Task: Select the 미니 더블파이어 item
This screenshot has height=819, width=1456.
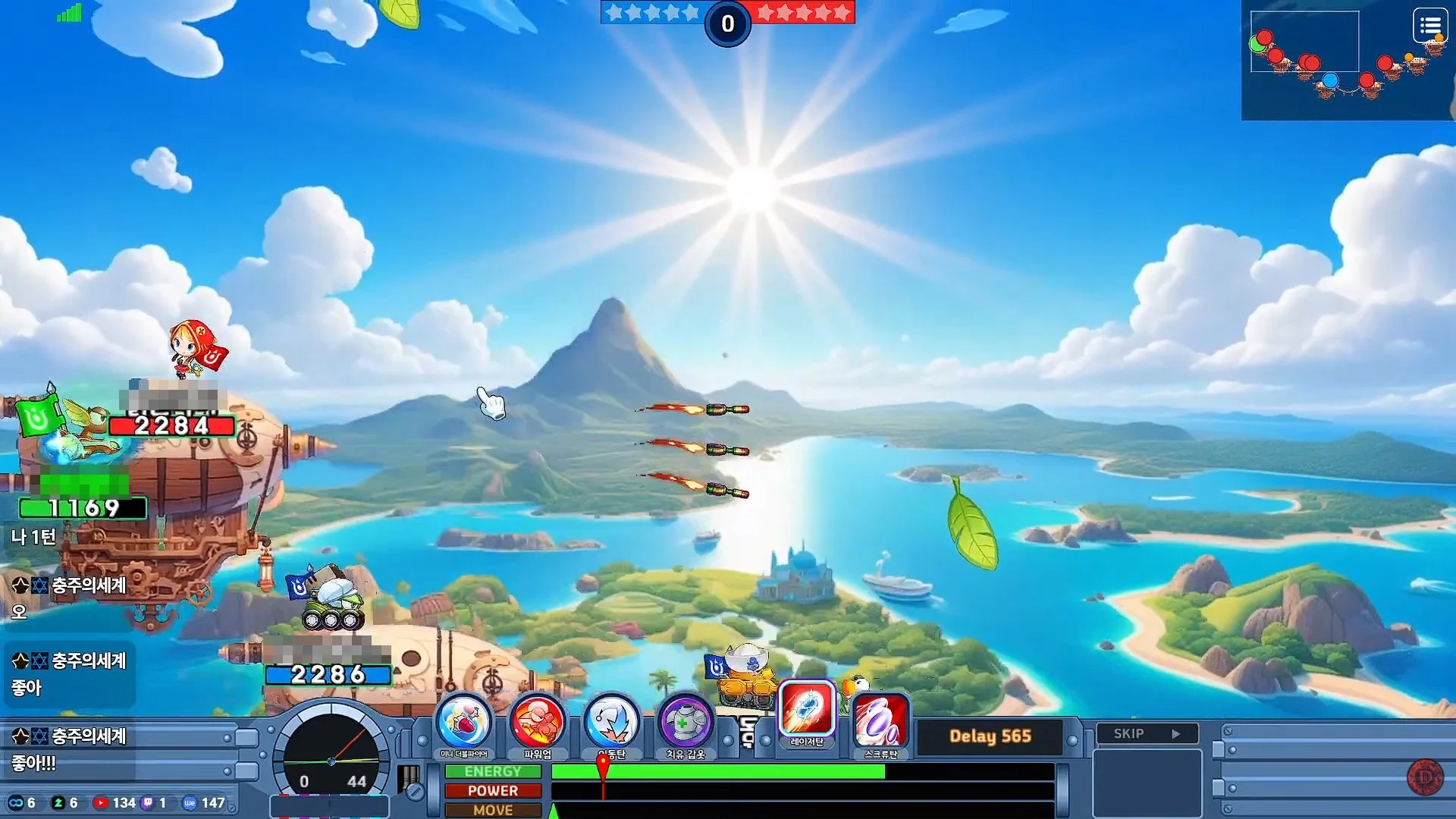Action: 463,723
